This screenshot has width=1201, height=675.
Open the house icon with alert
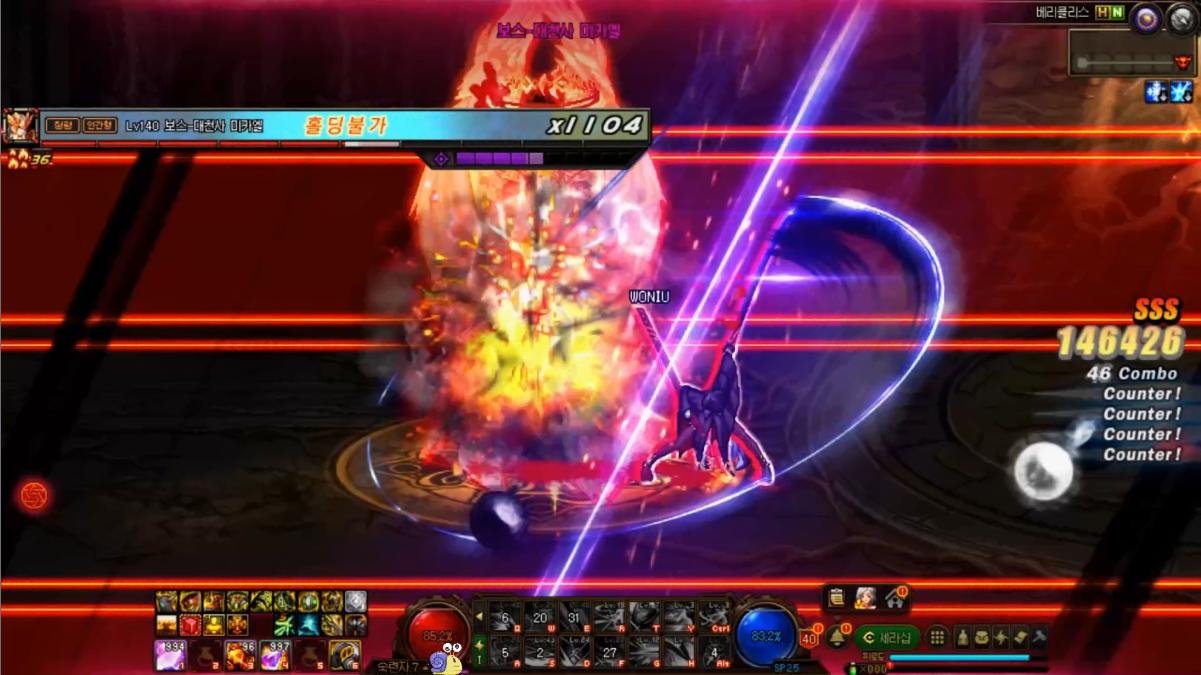[x=894, y=598]
